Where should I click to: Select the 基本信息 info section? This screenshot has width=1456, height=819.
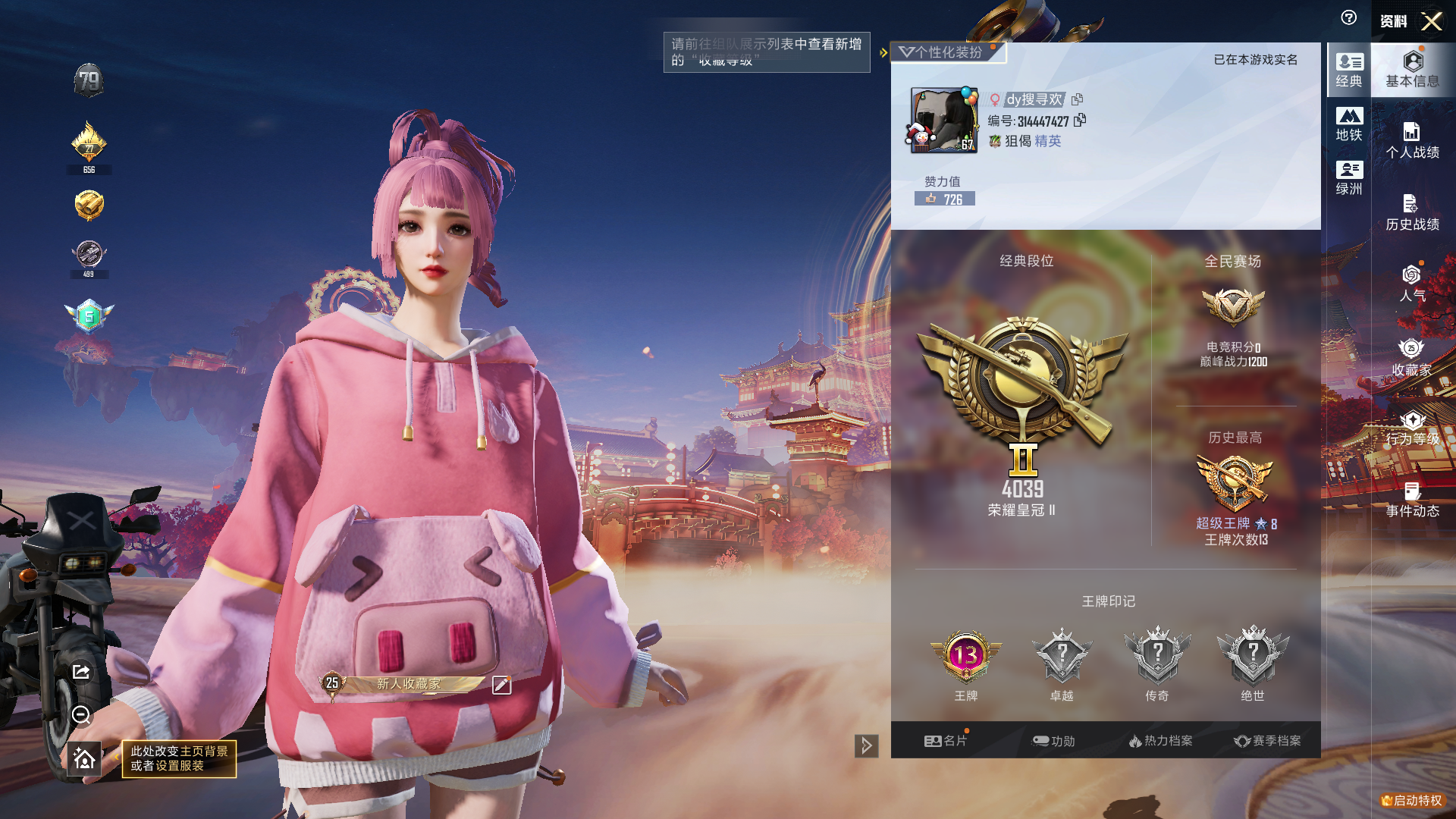click(x=1412, y=70)
